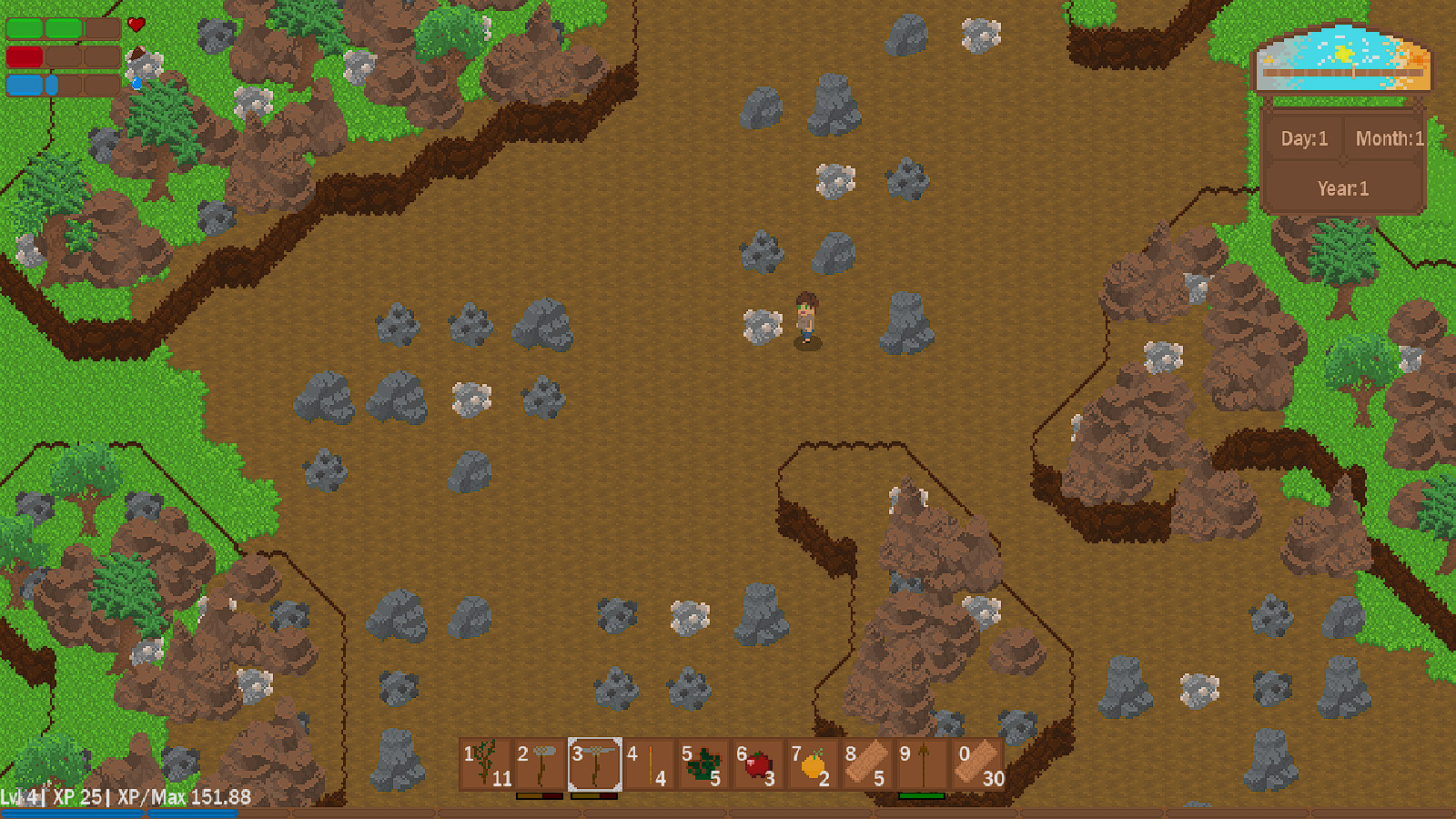Select the stick item in hotbar slot 4
This screenshot has height=819, width=1456.
(651, 764)
